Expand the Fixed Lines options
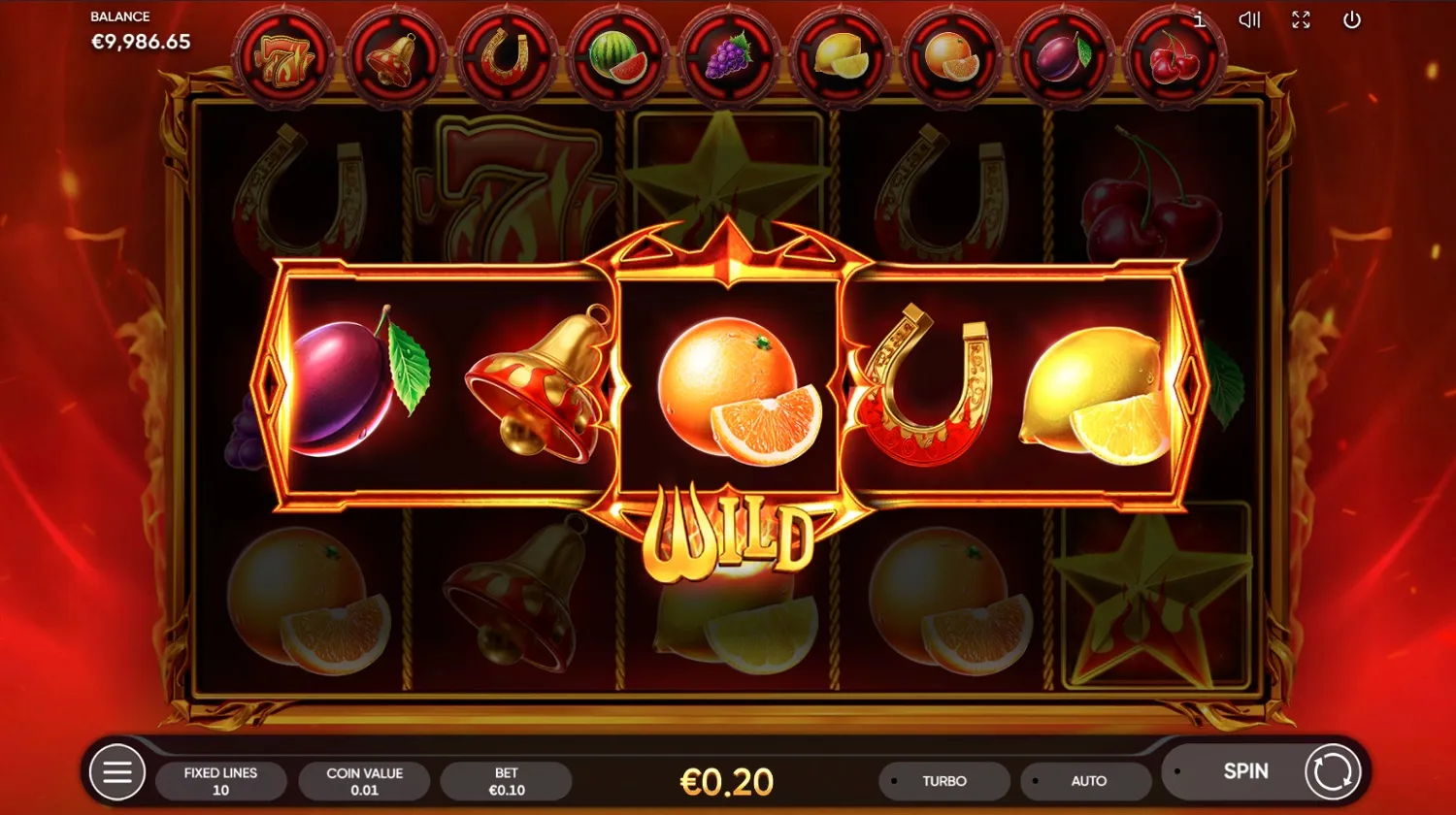 (220, 780)
